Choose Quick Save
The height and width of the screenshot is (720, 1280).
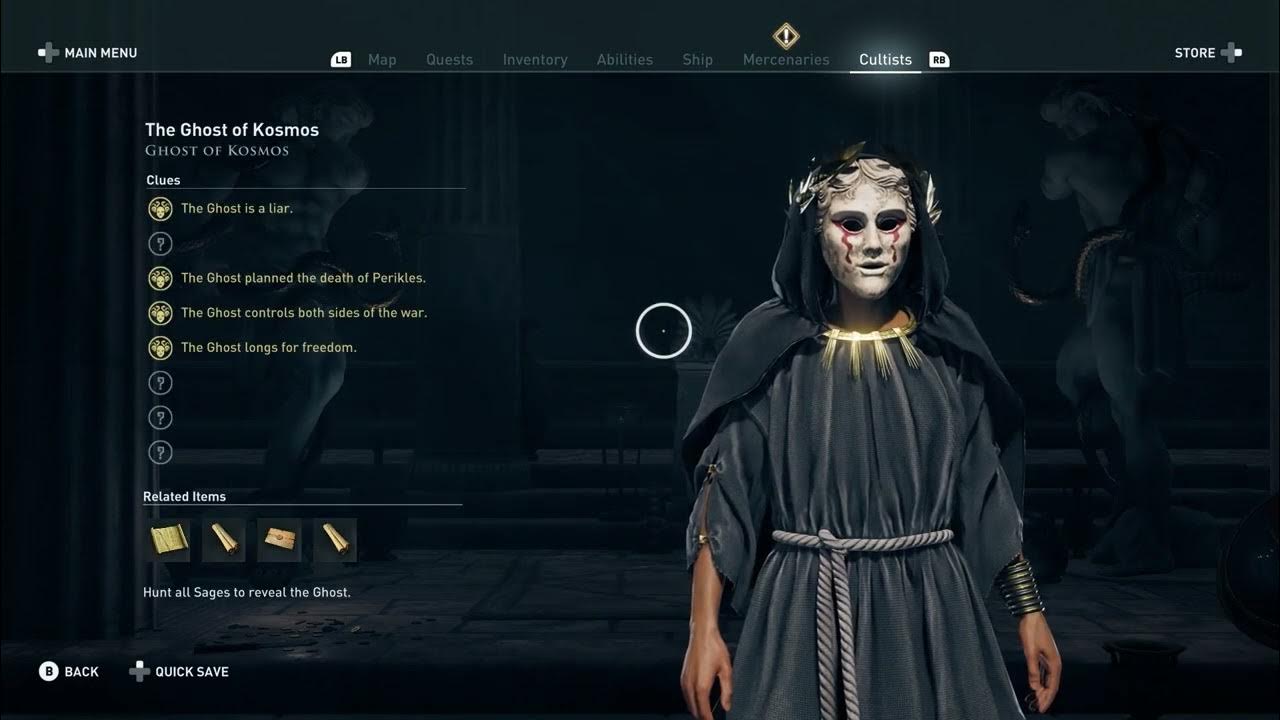180,672
